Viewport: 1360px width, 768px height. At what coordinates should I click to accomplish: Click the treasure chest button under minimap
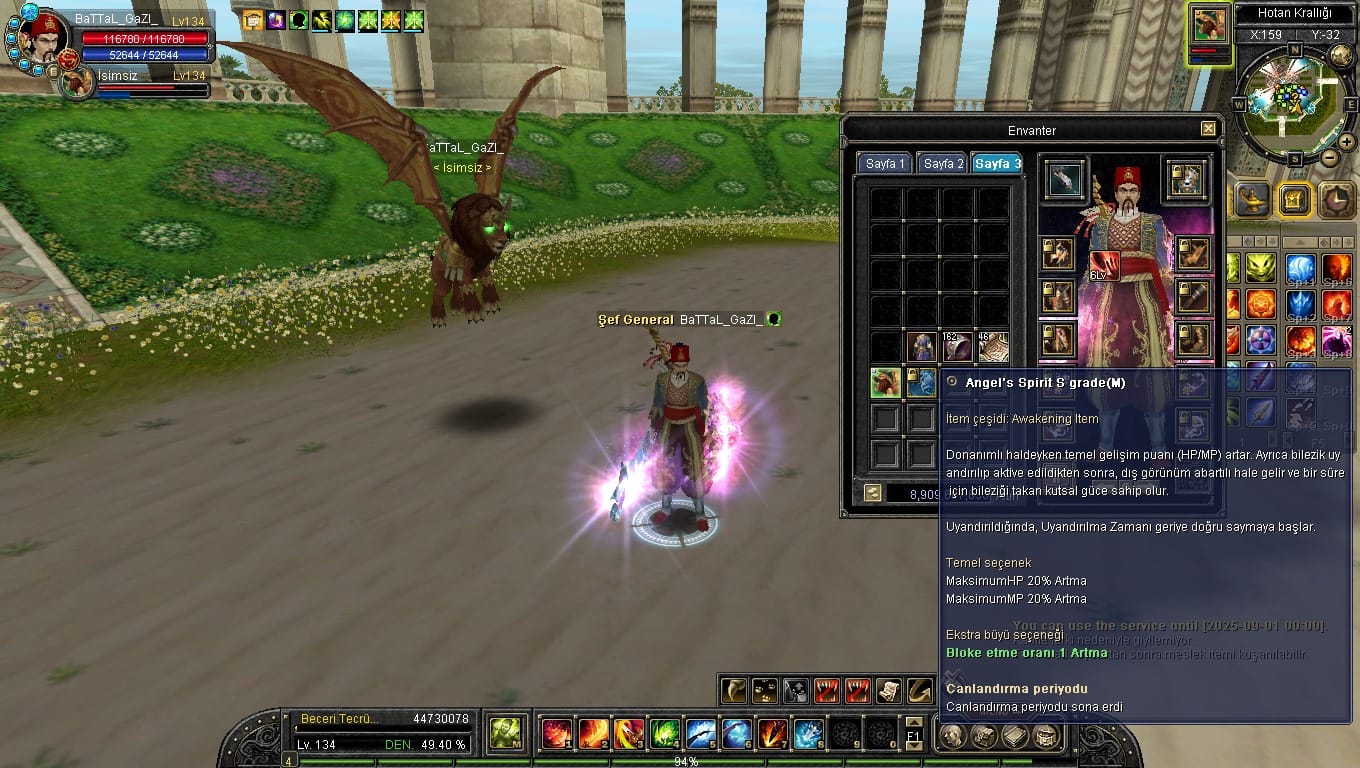click(1294, 199)
